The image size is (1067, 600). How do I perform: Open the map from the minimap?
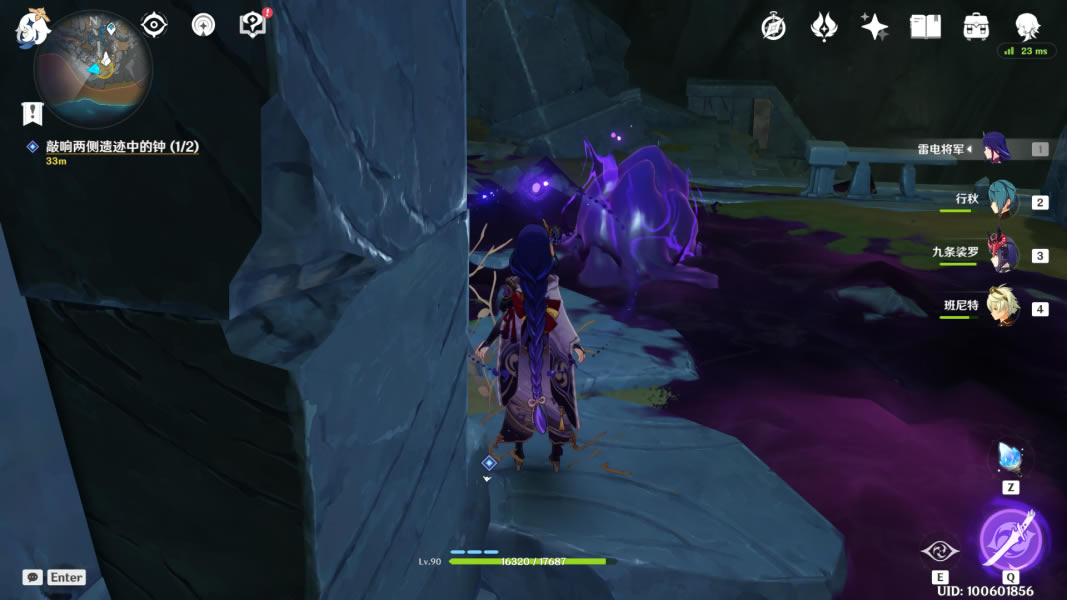[93, 68]
